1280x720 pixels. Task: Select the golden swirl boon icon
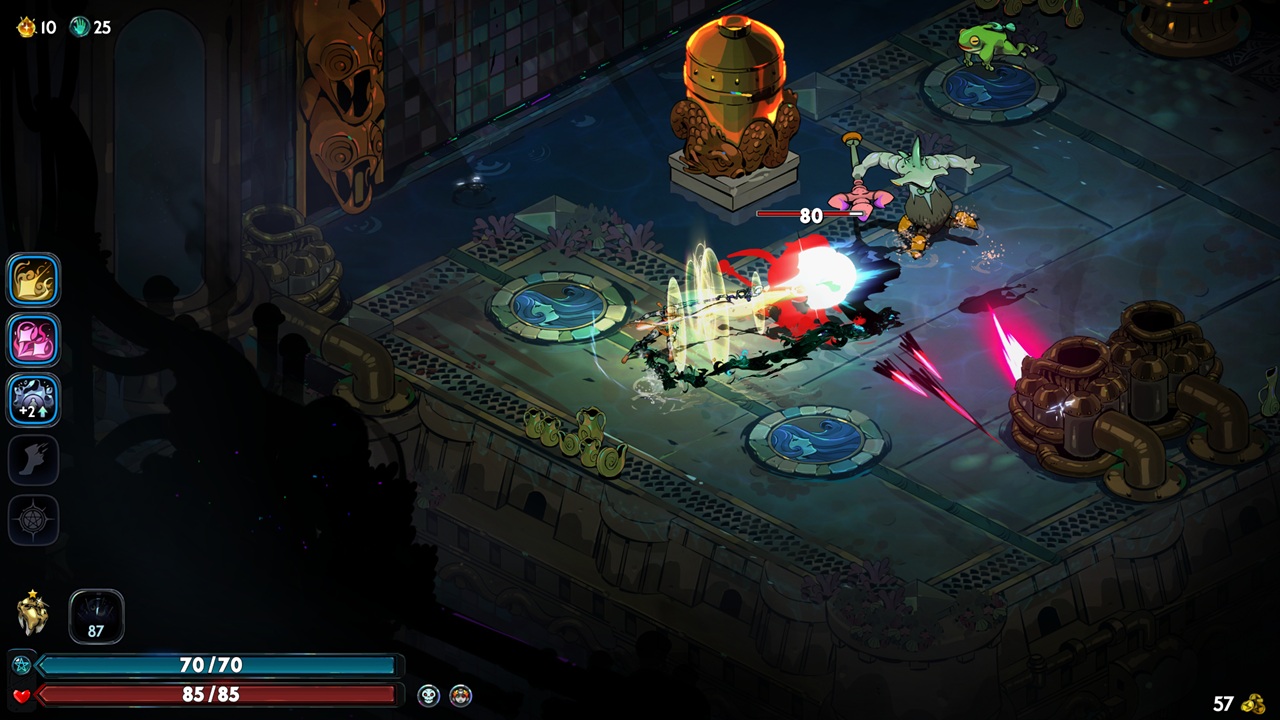(x=33, y=280)
